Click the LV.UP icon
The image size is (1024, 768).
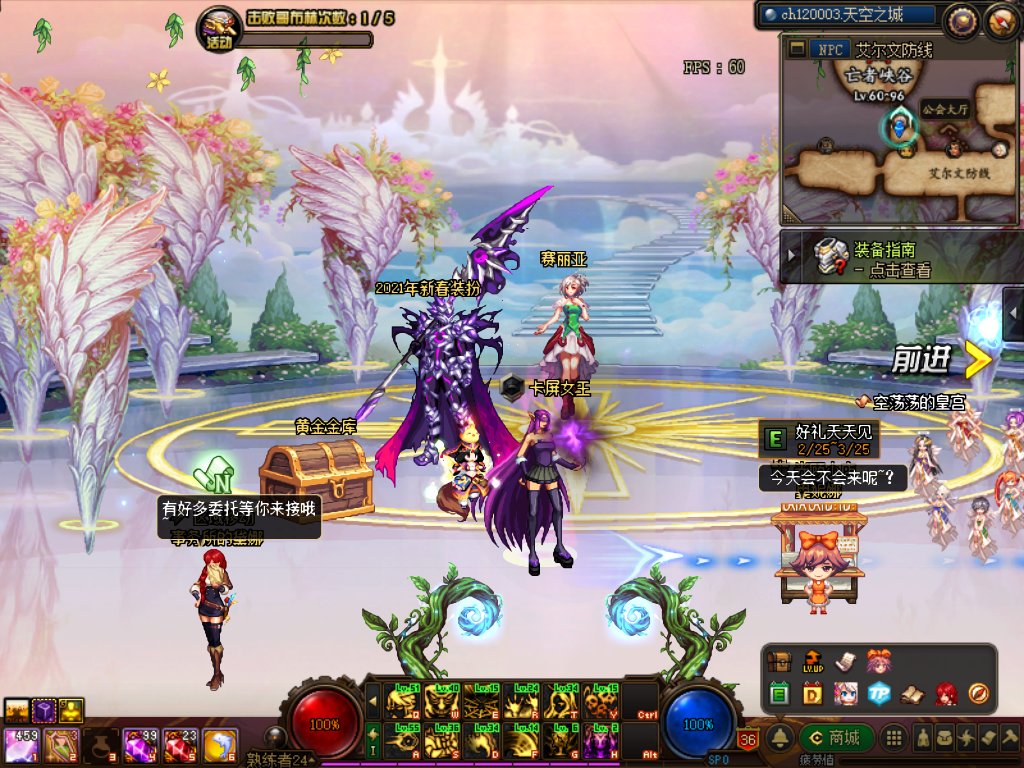point(812,662)
